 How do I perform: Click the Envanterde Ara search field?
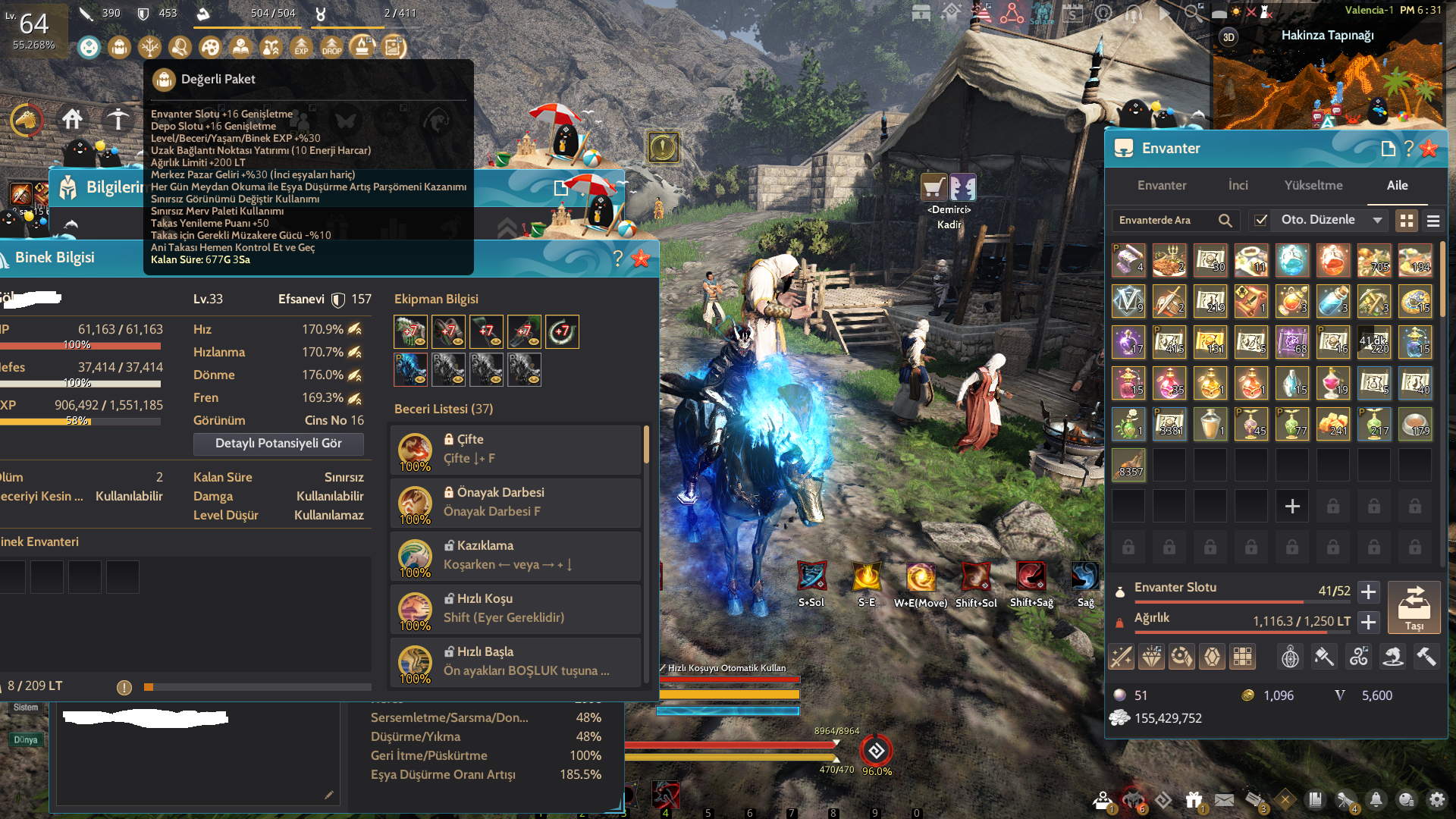click(x=1164, y=221)
